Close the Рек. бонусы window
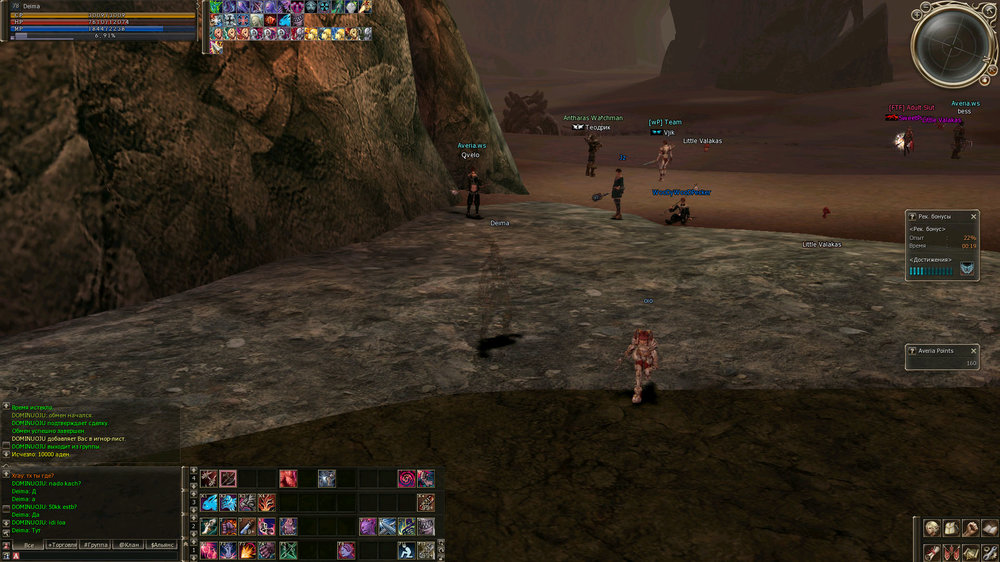This screenshot has height=562, width=1000. [973, 216]
